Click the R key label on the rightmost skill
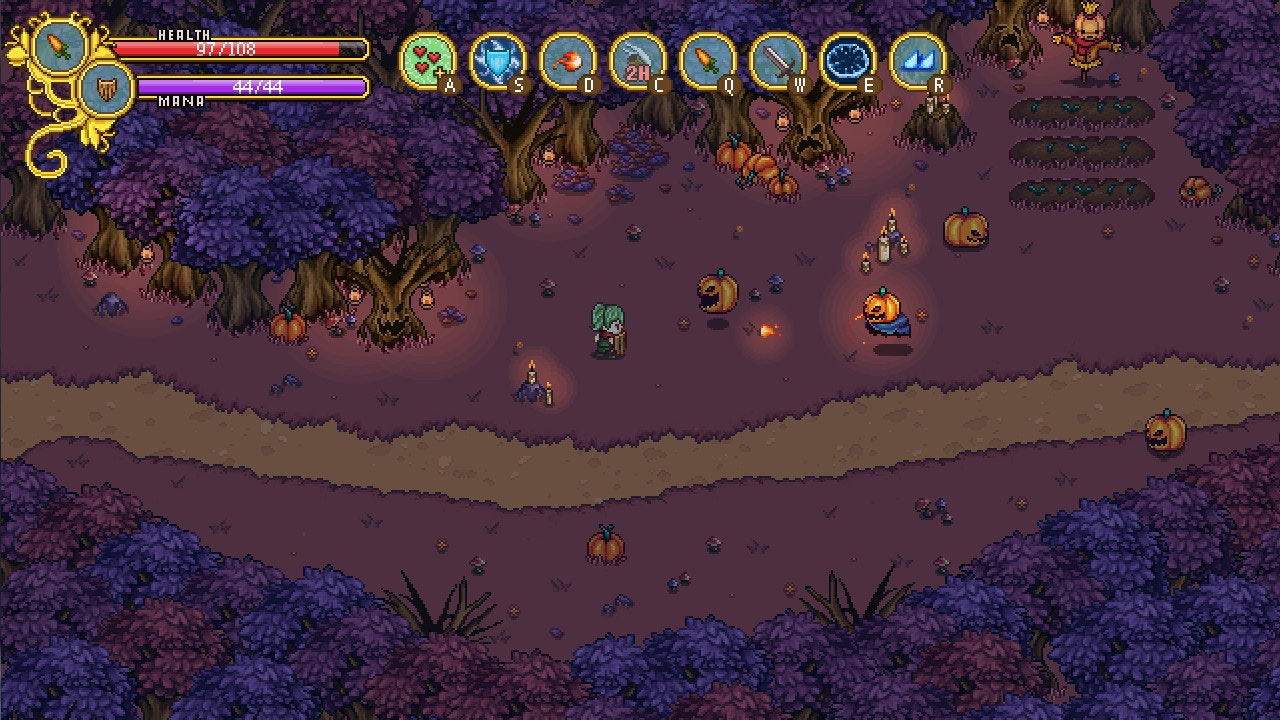1280x720 pixels. click(x=938, y=88)
